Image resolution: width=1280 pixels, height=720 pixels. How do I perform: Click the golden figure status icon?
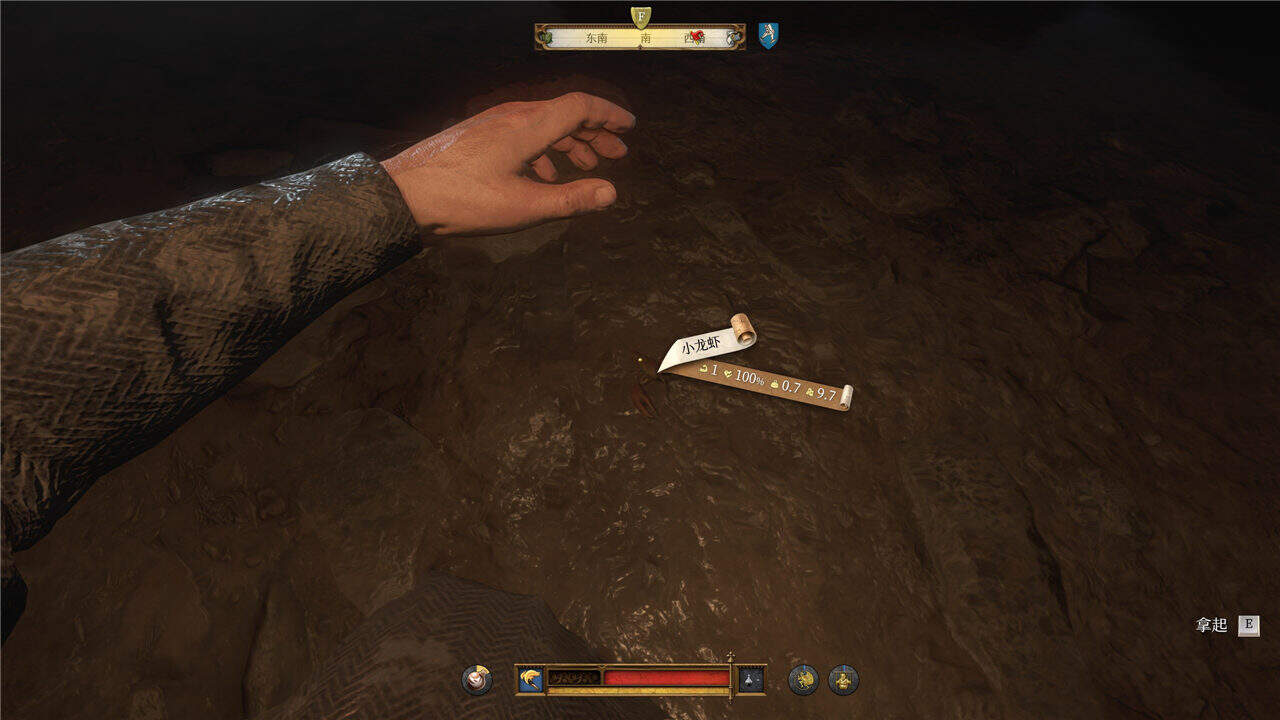pos(843,680)
